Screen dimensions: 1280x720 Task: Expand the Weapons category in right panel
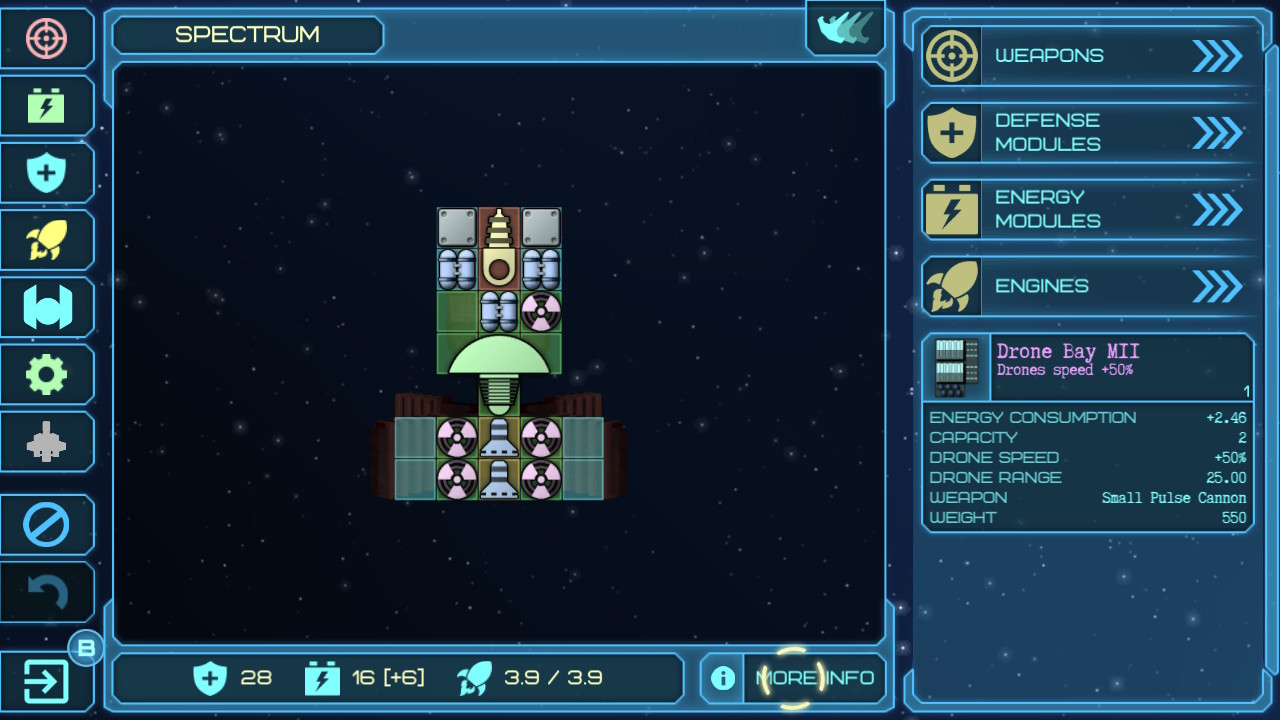[x=1086, y=56]
